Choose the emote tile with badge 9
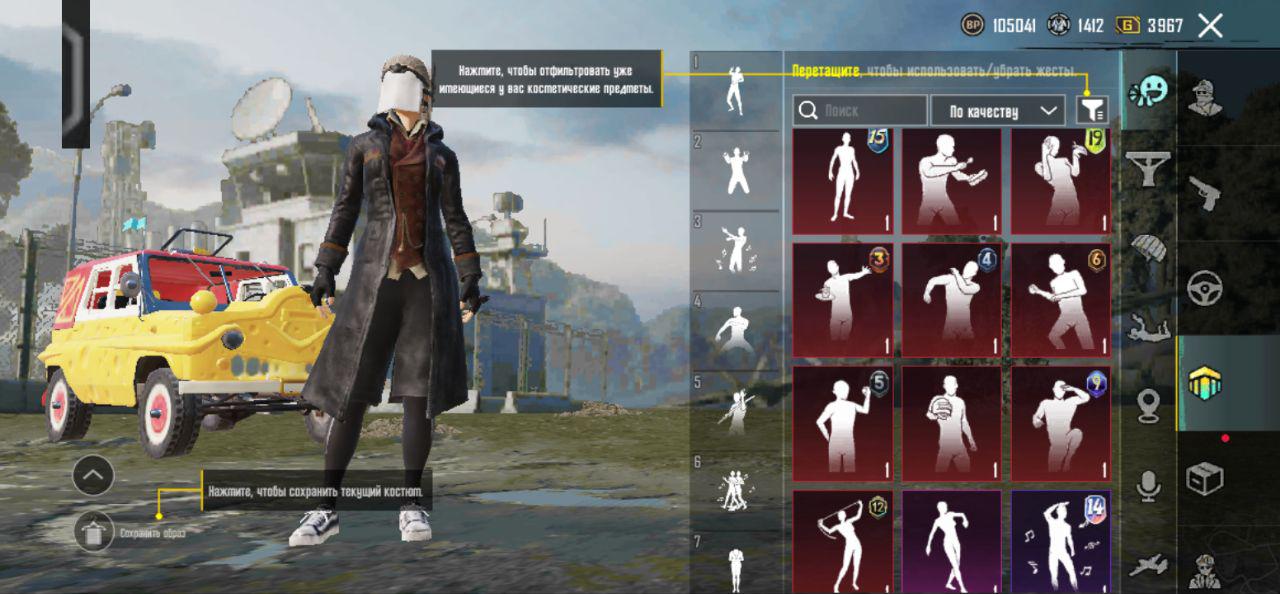The width and height of the screenshot is (1280, 594). point(1060,423)
